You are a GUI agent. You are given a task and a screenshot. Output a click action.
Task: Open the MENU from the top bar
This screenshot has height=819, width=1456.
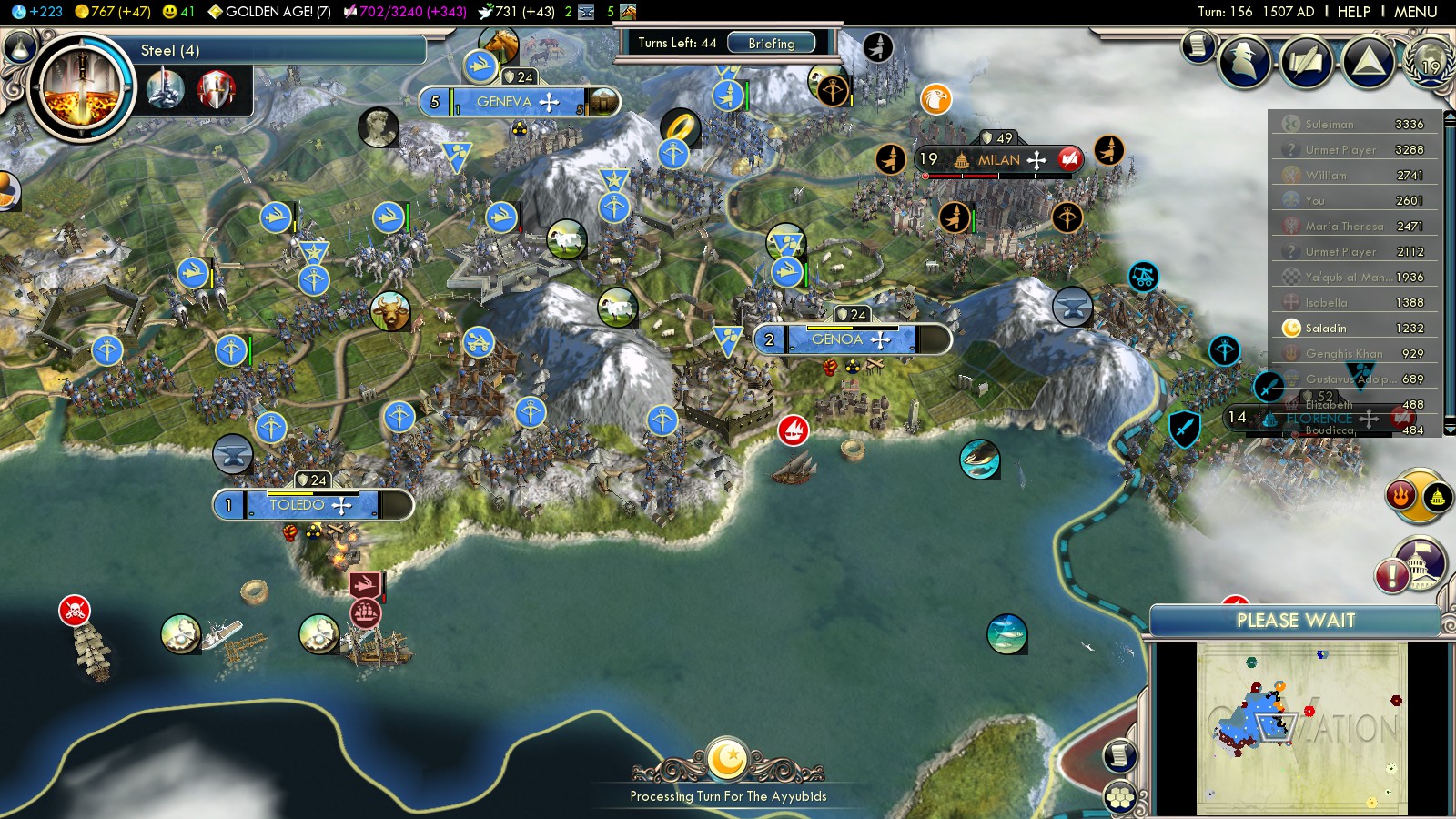click(1415, 12)
